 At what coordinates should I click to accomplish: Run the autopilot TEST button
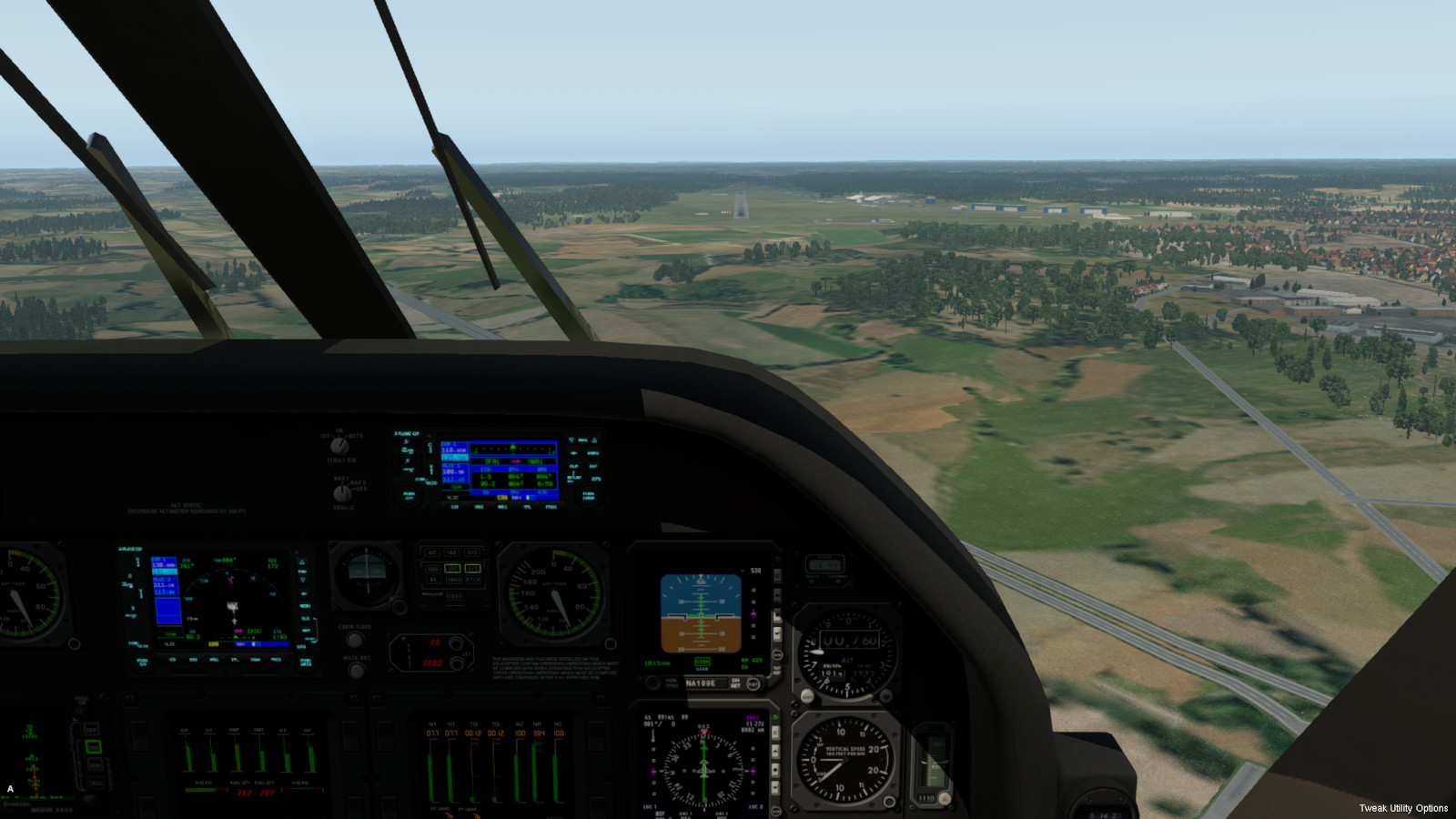(x=453, y=596)
